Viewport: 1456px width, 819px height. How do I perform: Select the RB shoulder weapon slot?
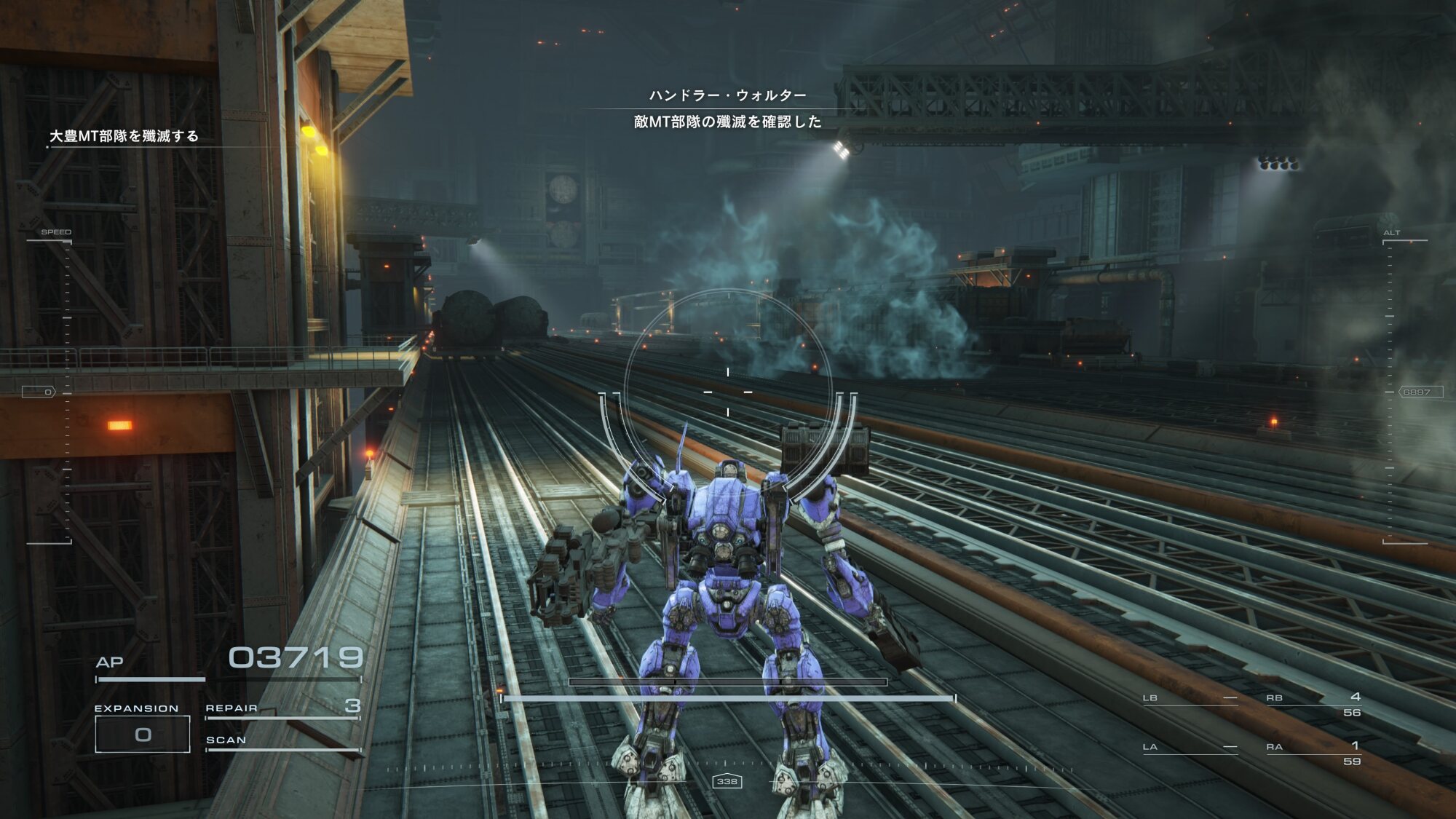[x=1313, y=704]
